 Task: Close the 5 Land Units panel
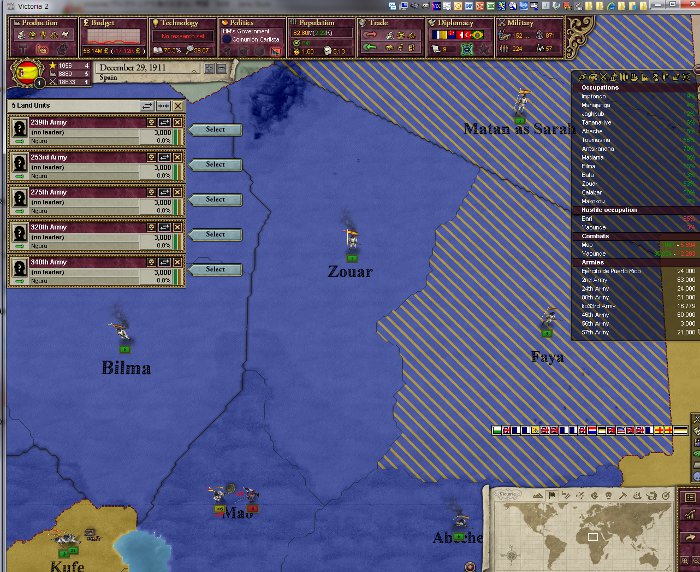(178, 105)
